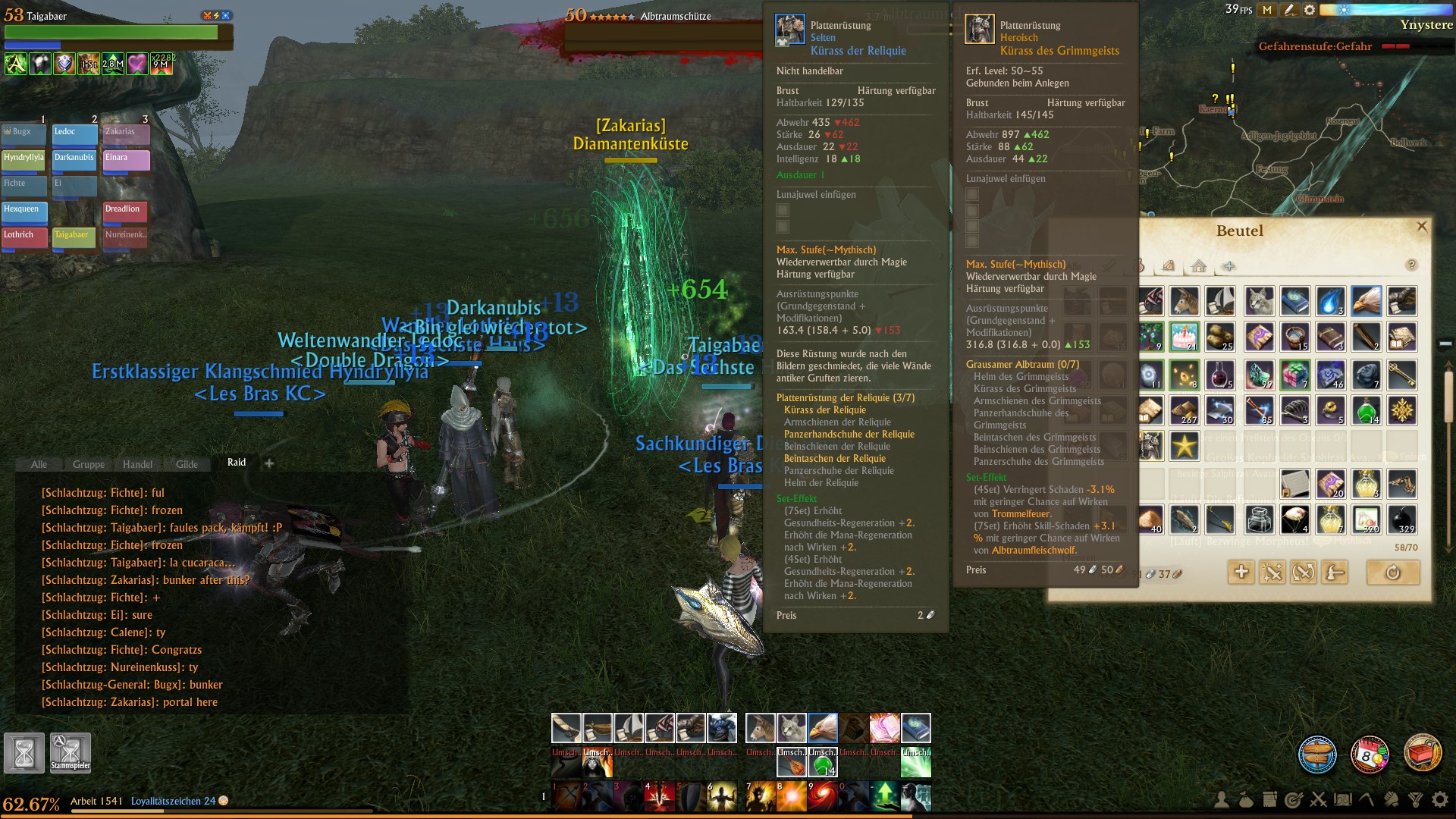Select the crossed swords battle icon on taskbar

1319,800
